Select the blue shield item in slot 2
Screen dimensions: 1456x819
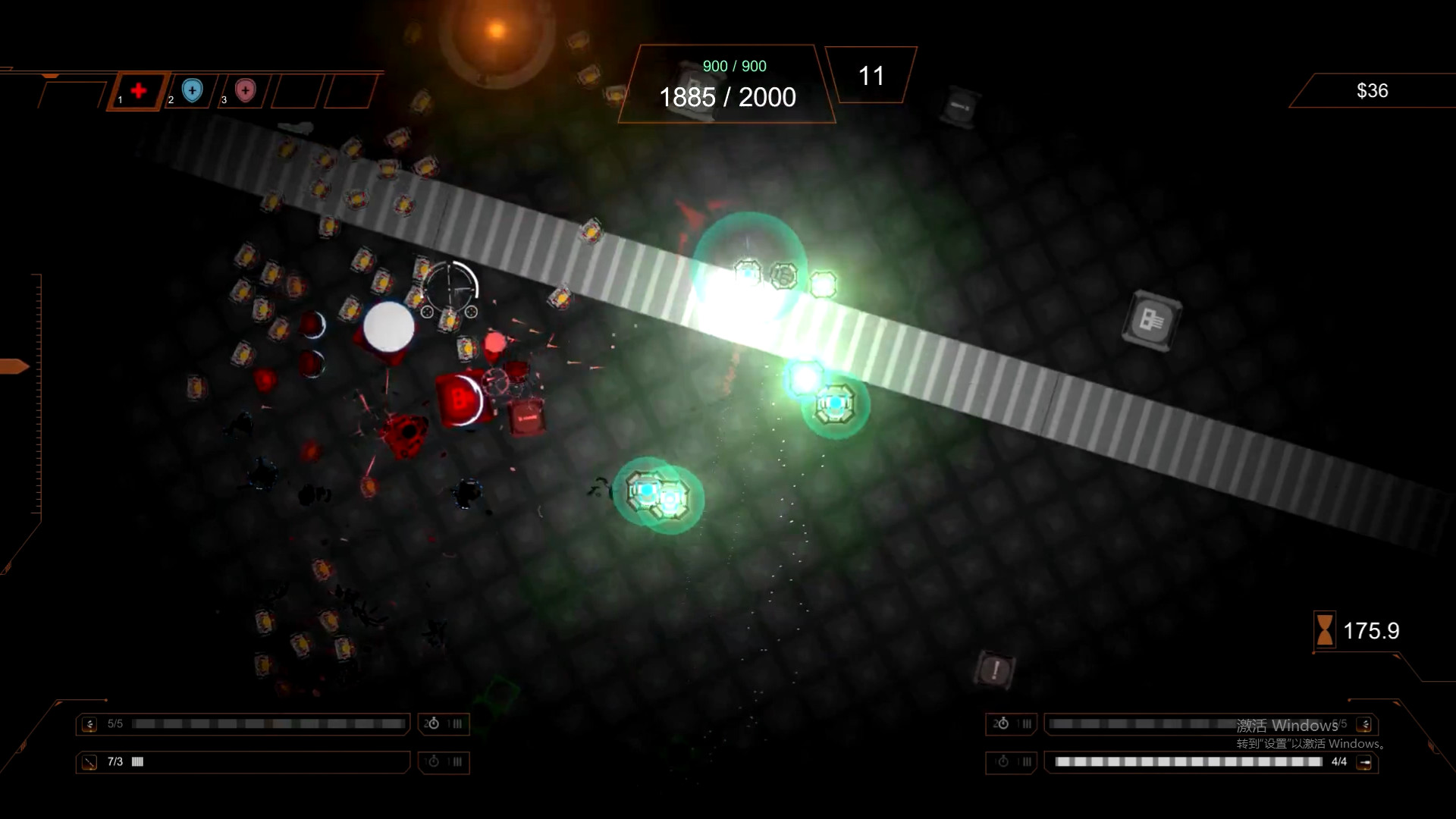point(193,91)
